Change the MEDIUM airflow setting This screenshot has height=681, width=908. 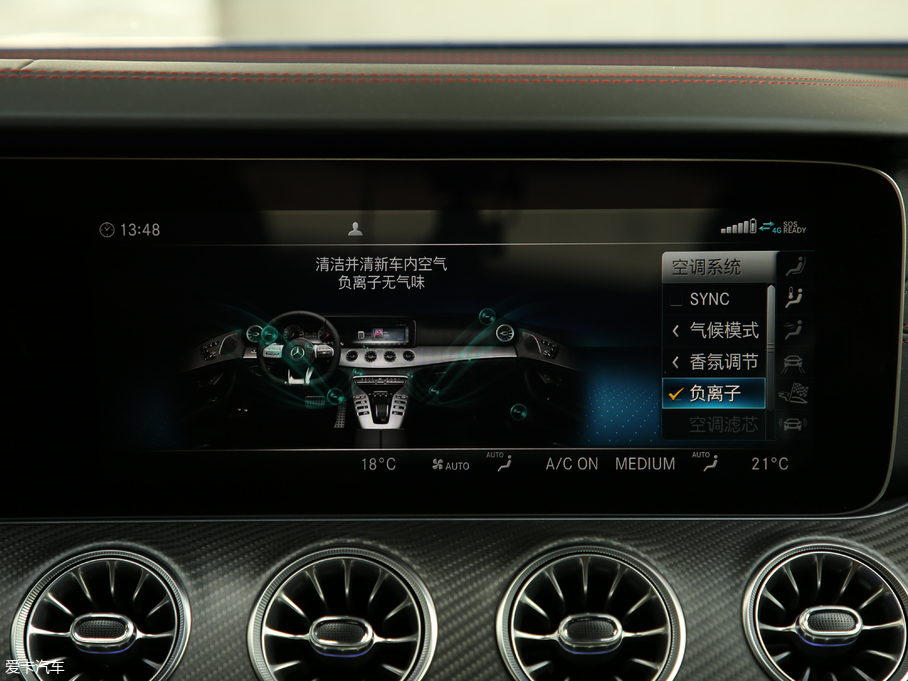pyautogui.click(x=645, y=464)
